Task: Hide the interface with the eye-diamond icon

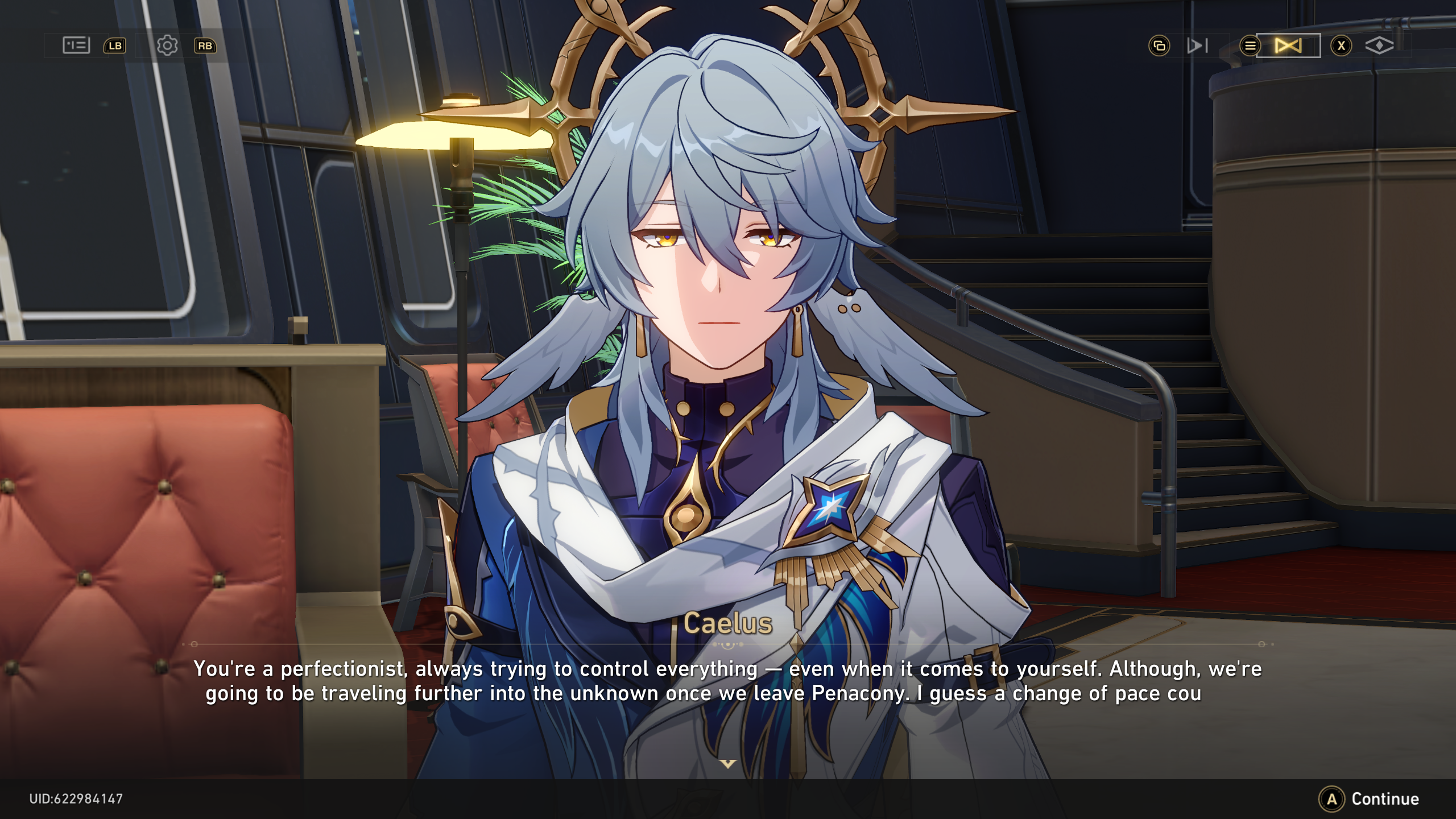Action: 1379,45
